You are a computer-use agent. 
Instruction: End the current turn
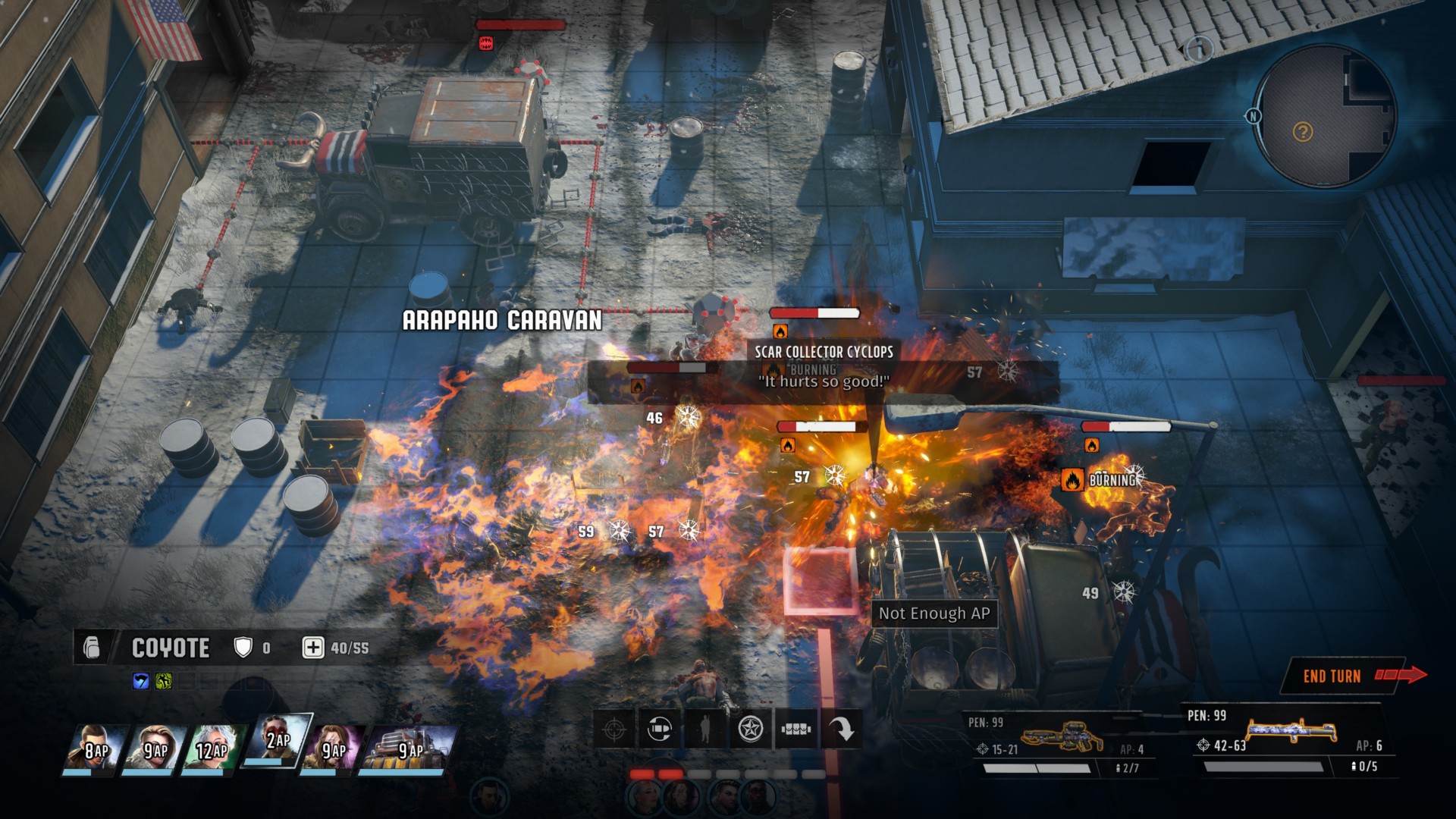(1343, 676)
